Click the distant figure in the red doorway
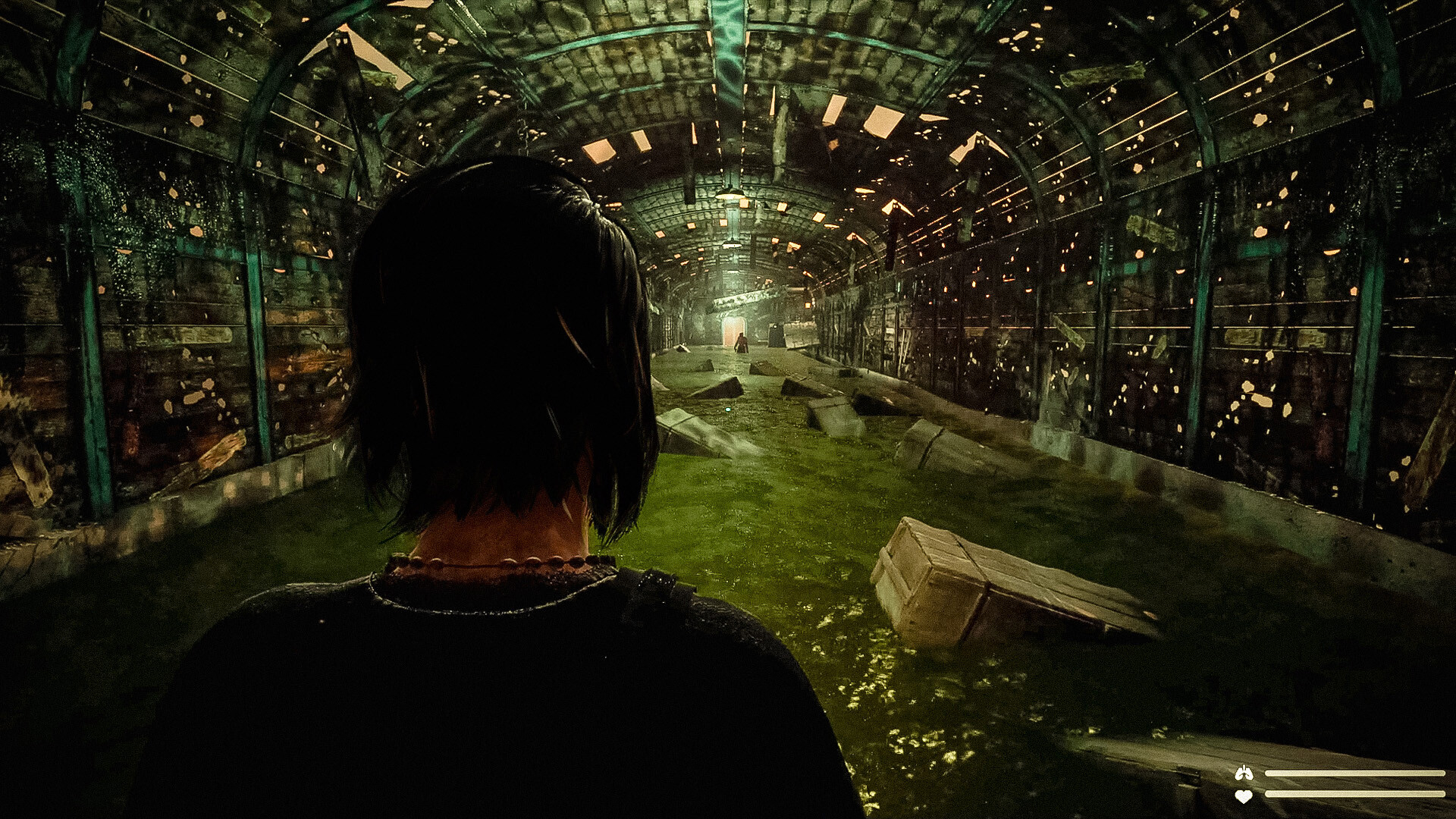 tap(741, 343)
